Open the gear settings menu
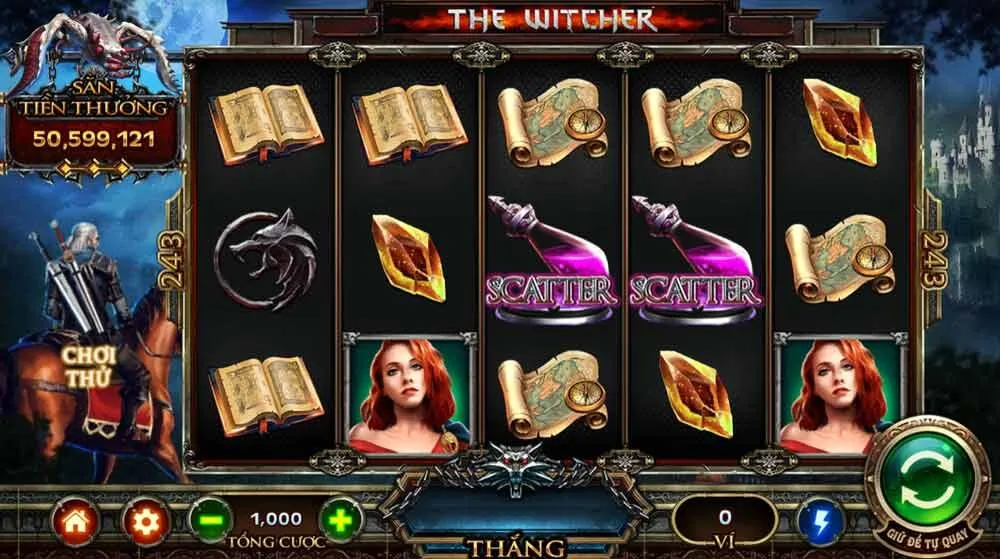This screenshot has height=559, width=1000. [145, 521]
